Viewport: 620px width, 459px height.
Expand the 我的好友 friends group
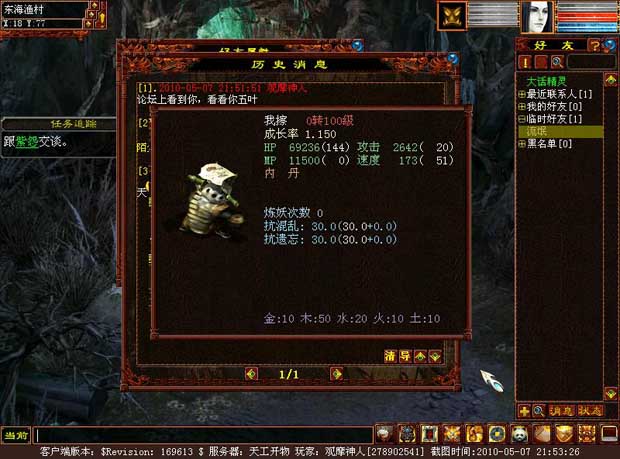click(x=521, y=106)
